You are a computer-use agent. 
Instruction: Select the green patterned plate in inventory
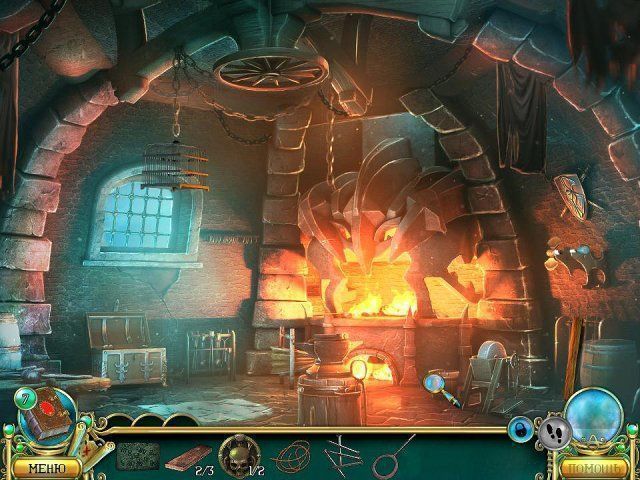pos(137,455)
